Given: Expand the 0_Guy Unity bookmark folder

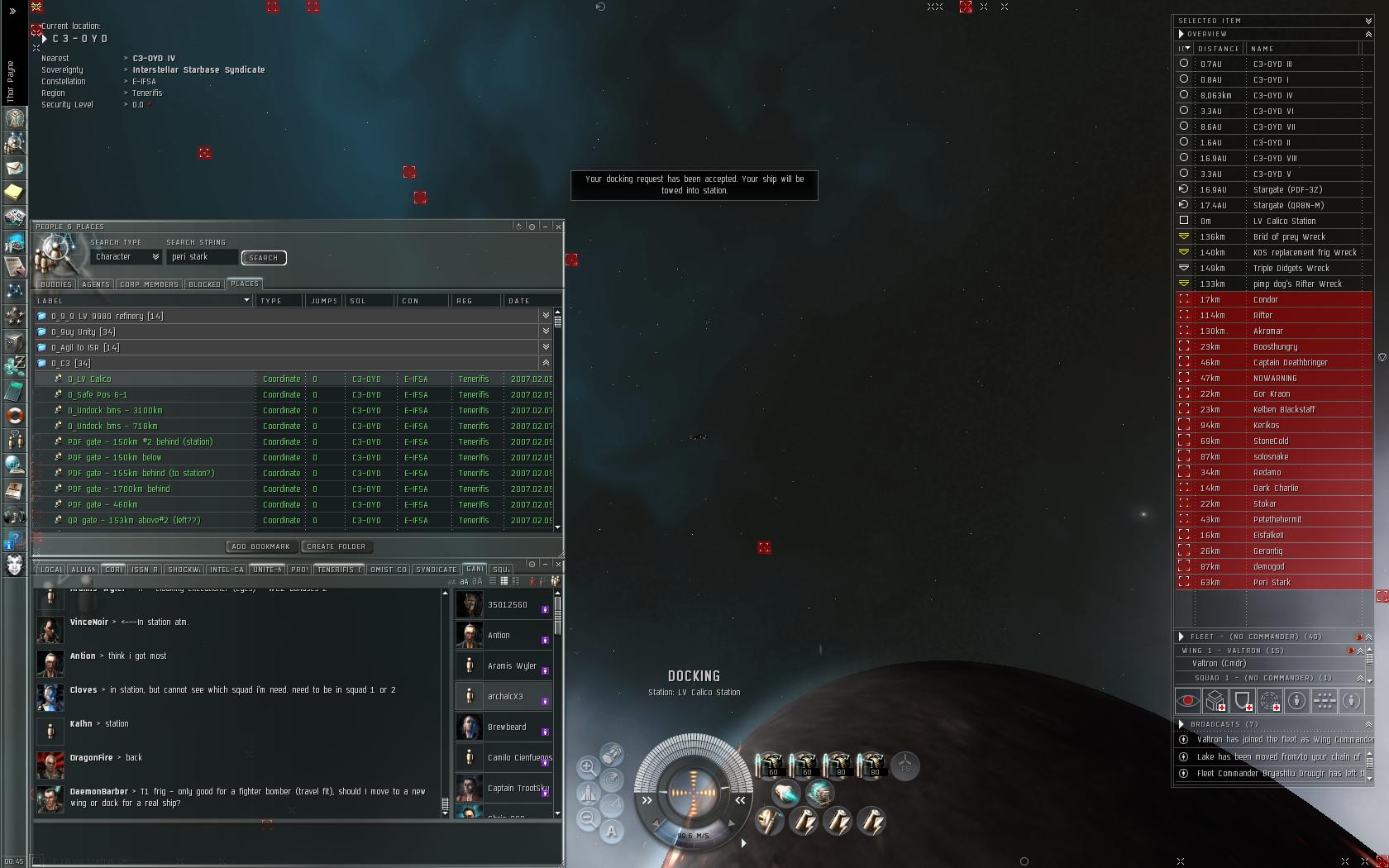Looking at the screenshot, I should click(545, 331).
